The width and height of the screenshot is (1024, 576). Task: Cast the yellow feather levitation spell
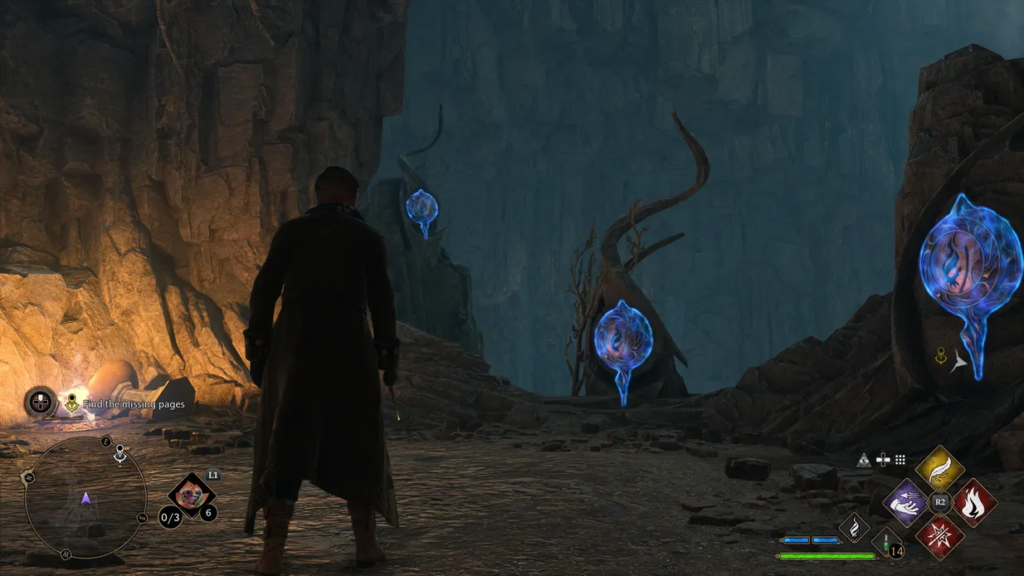coord(939,467)
